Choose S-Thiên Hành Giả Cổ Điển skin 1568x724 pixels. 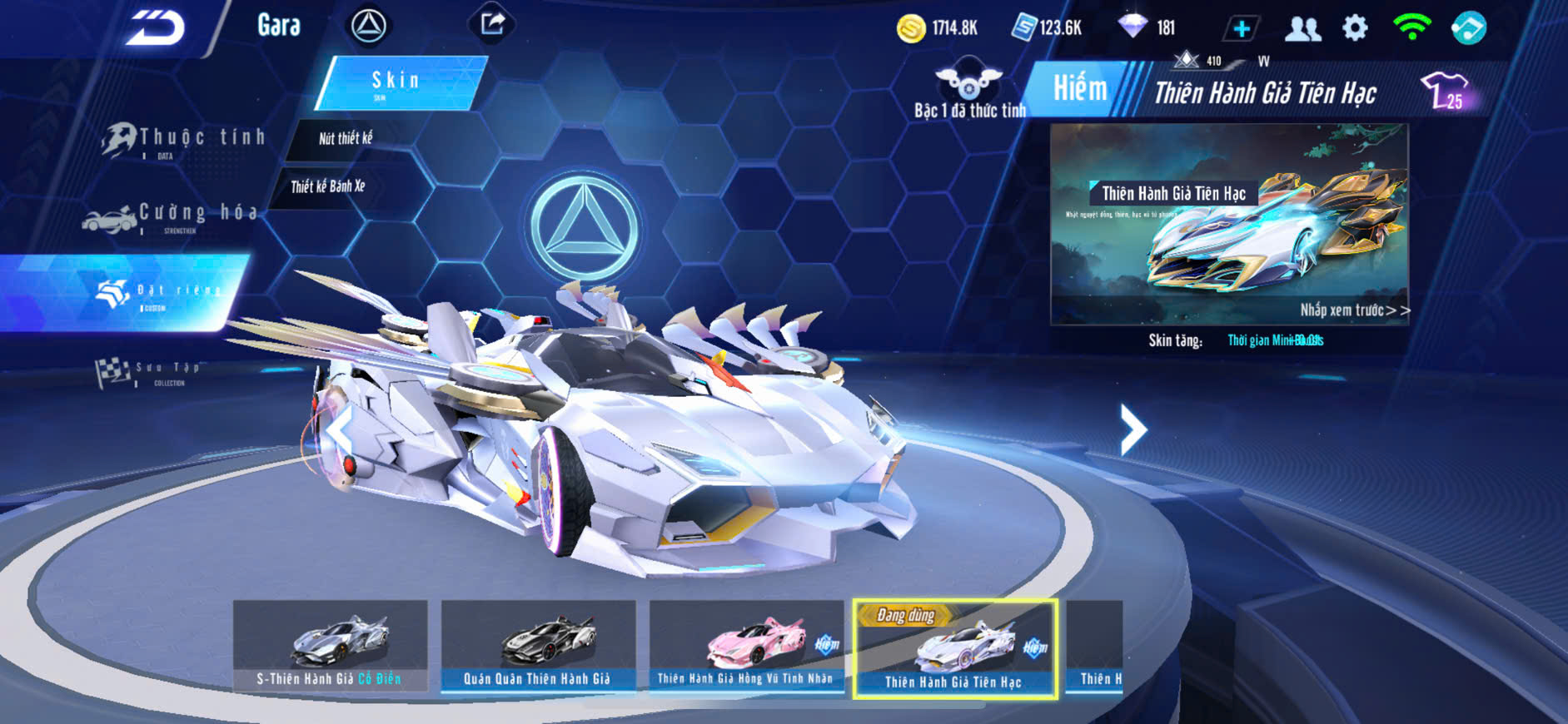click(x=330, y=646)
